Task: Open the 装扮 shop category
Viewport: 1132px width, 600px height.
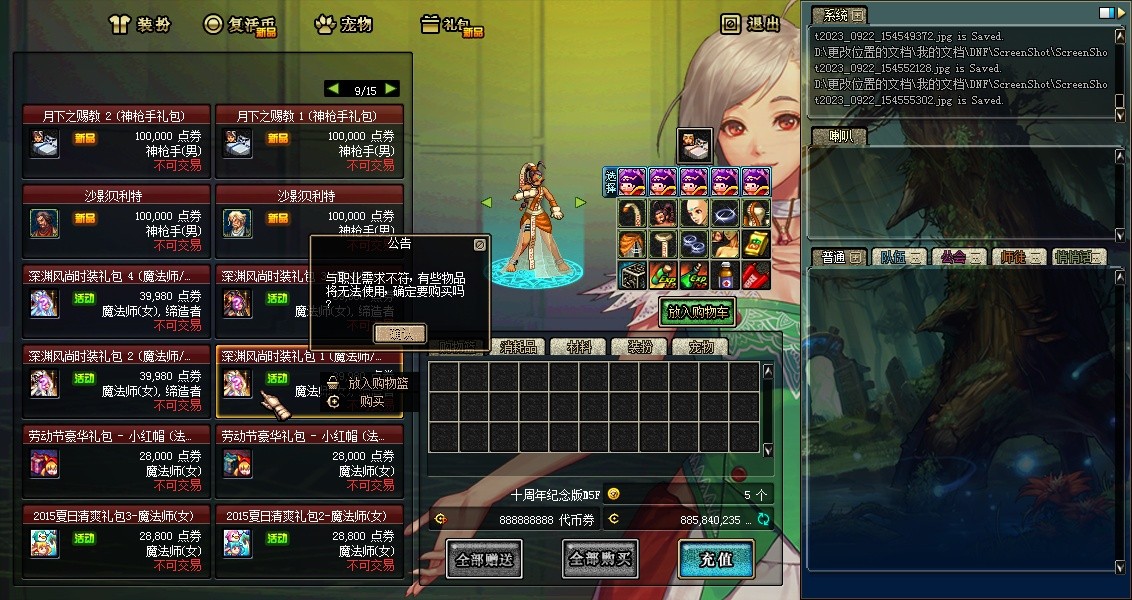Action: (143, 24)
